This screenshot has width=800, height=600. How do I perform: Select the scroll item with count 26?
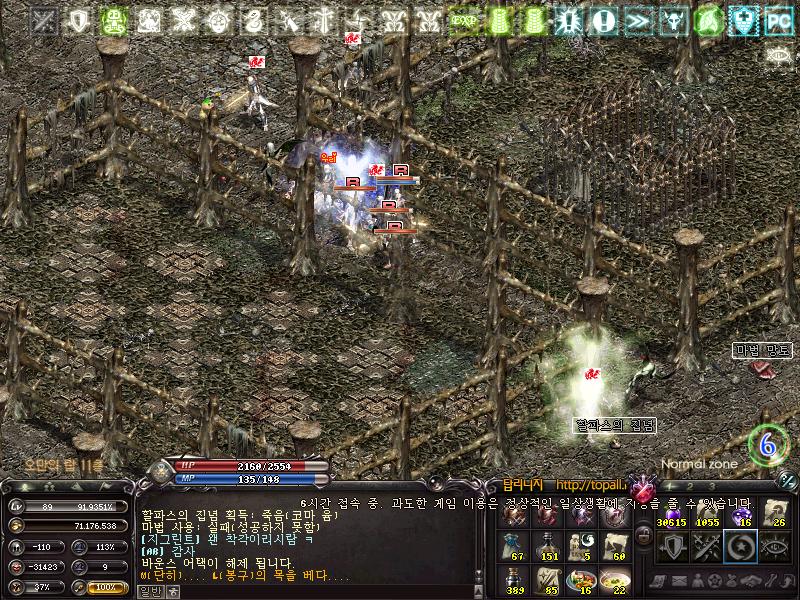click(777, 513)
